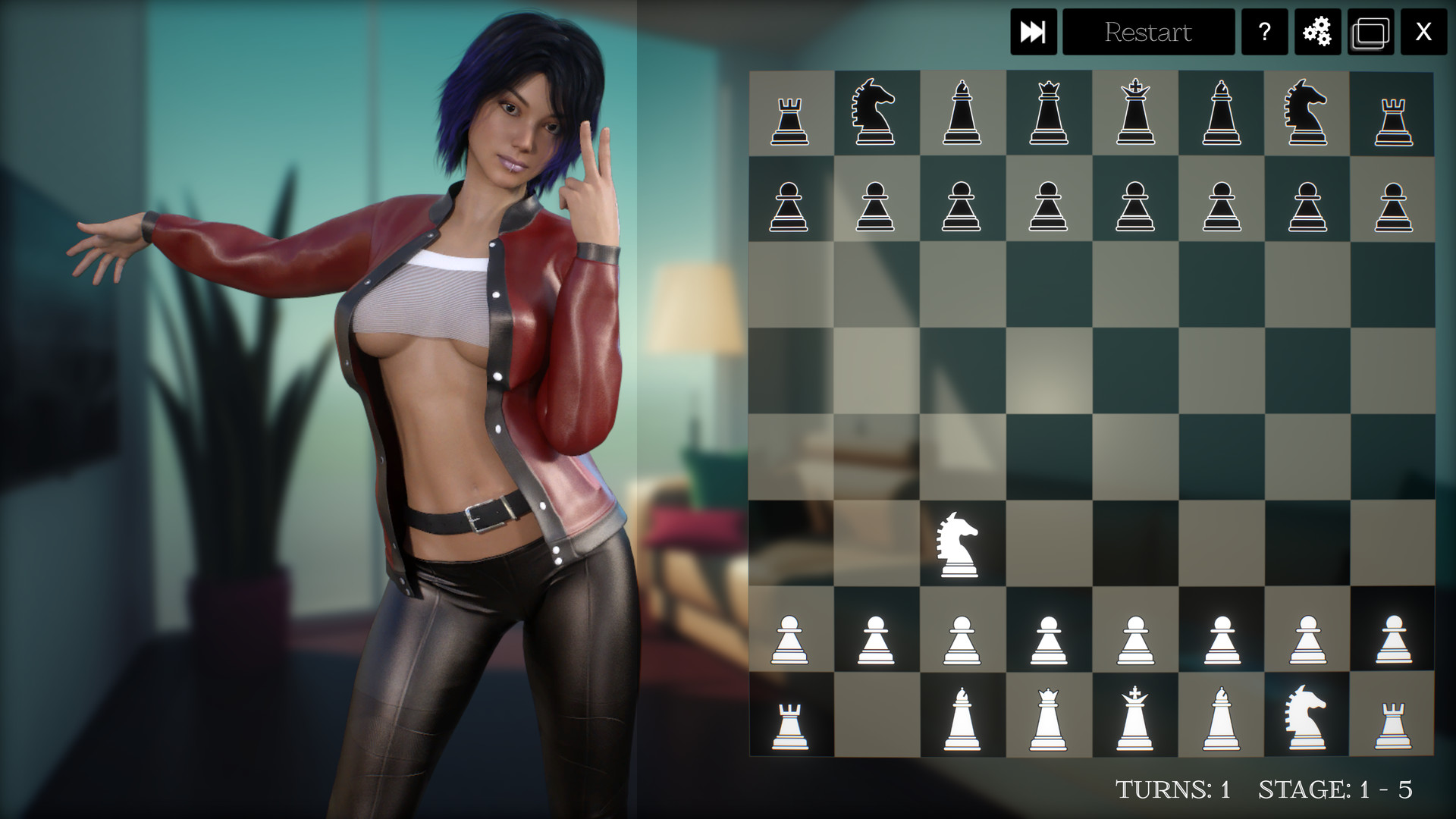Open the help question mark icon

[1263, 32]
